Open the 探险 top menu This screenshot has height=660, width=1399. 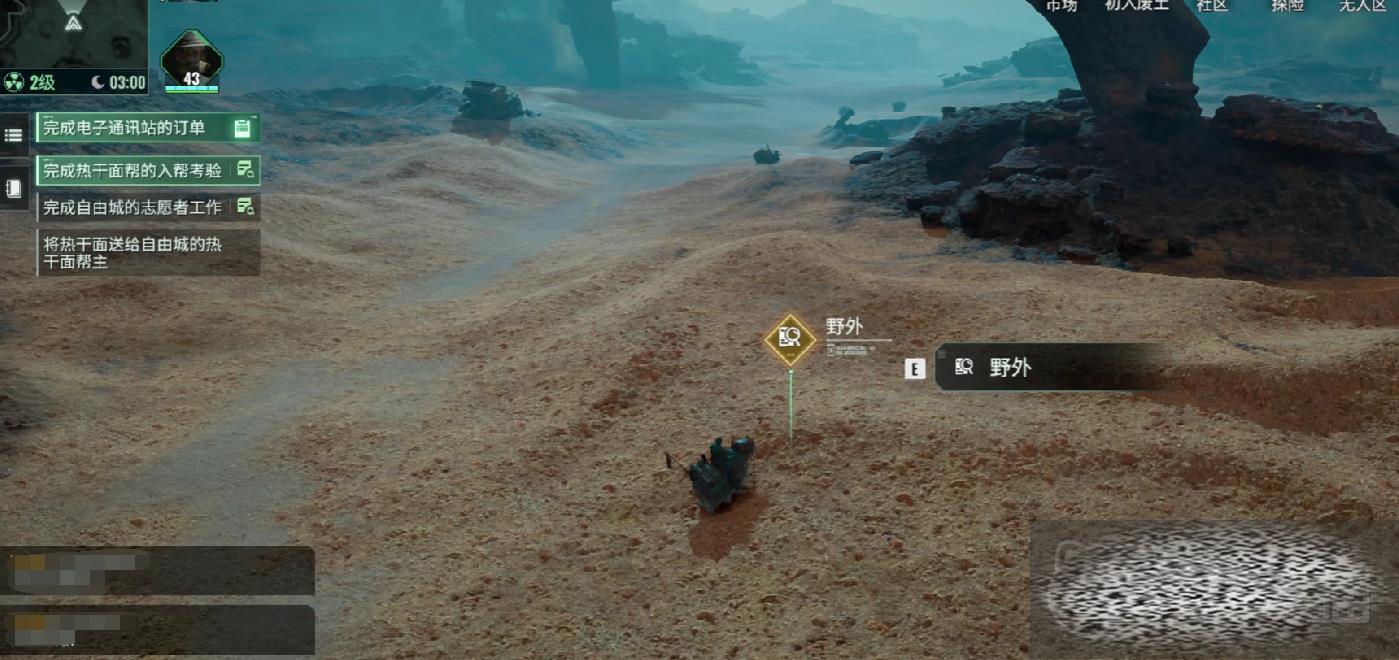(1287, 6)
